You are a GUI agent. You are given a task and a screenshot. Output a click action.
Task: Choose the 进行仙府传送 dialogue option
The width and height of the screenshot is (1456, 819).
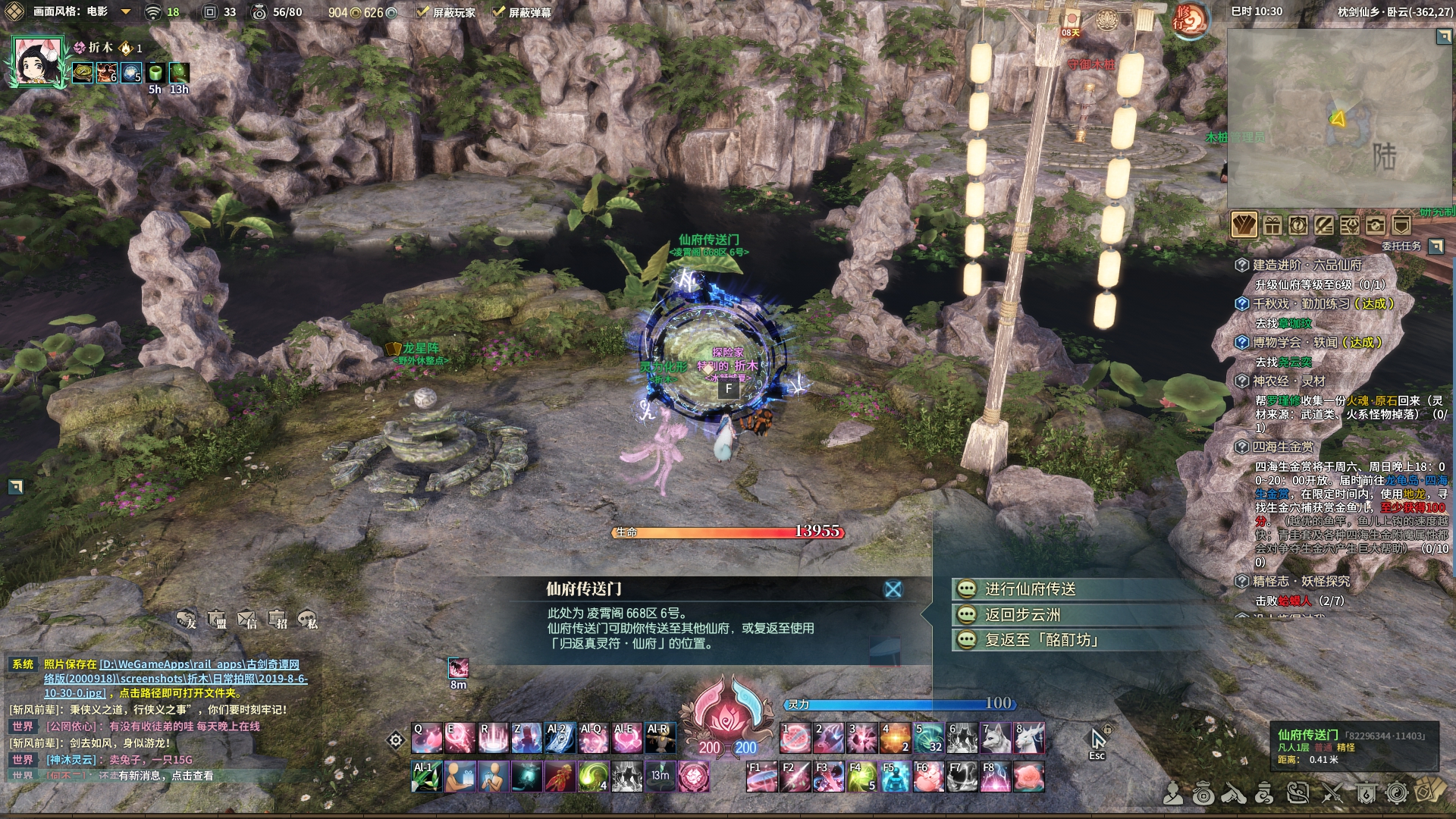click(1030, 589)
